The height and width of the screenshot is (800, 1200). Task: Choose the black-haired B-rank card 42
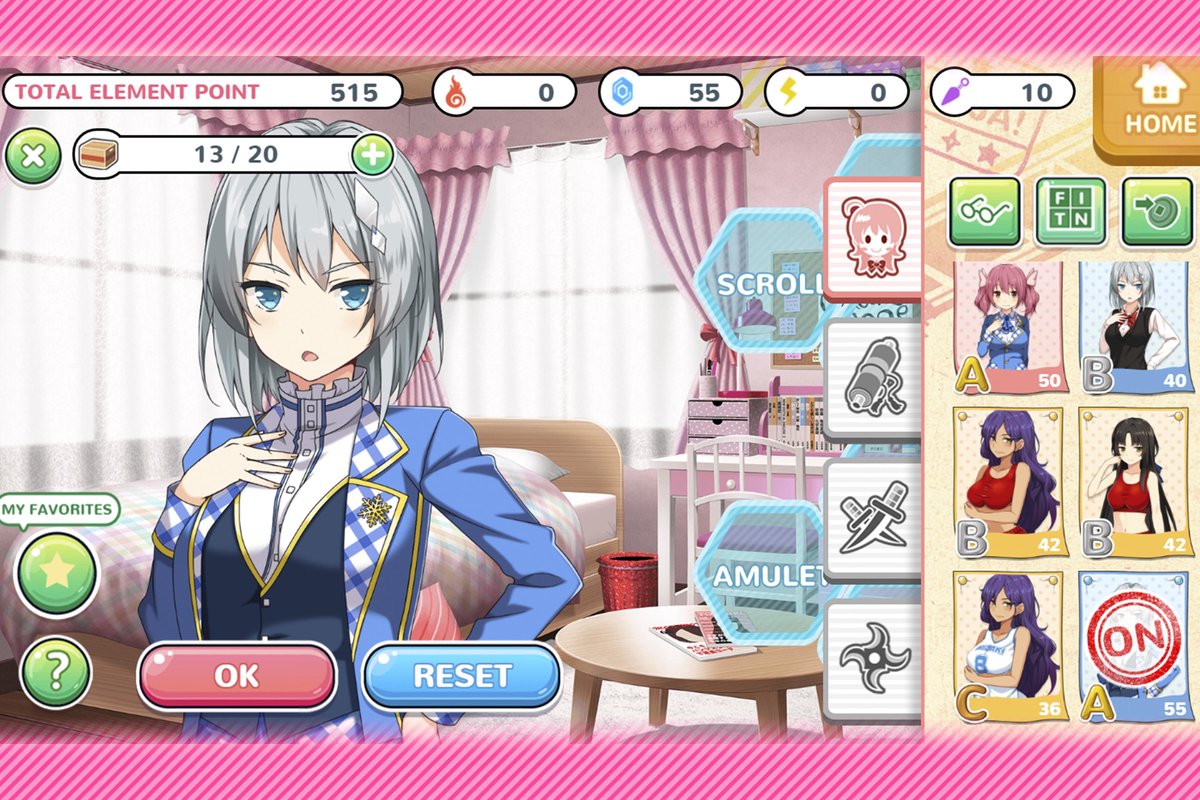[x=1136, y=482]
